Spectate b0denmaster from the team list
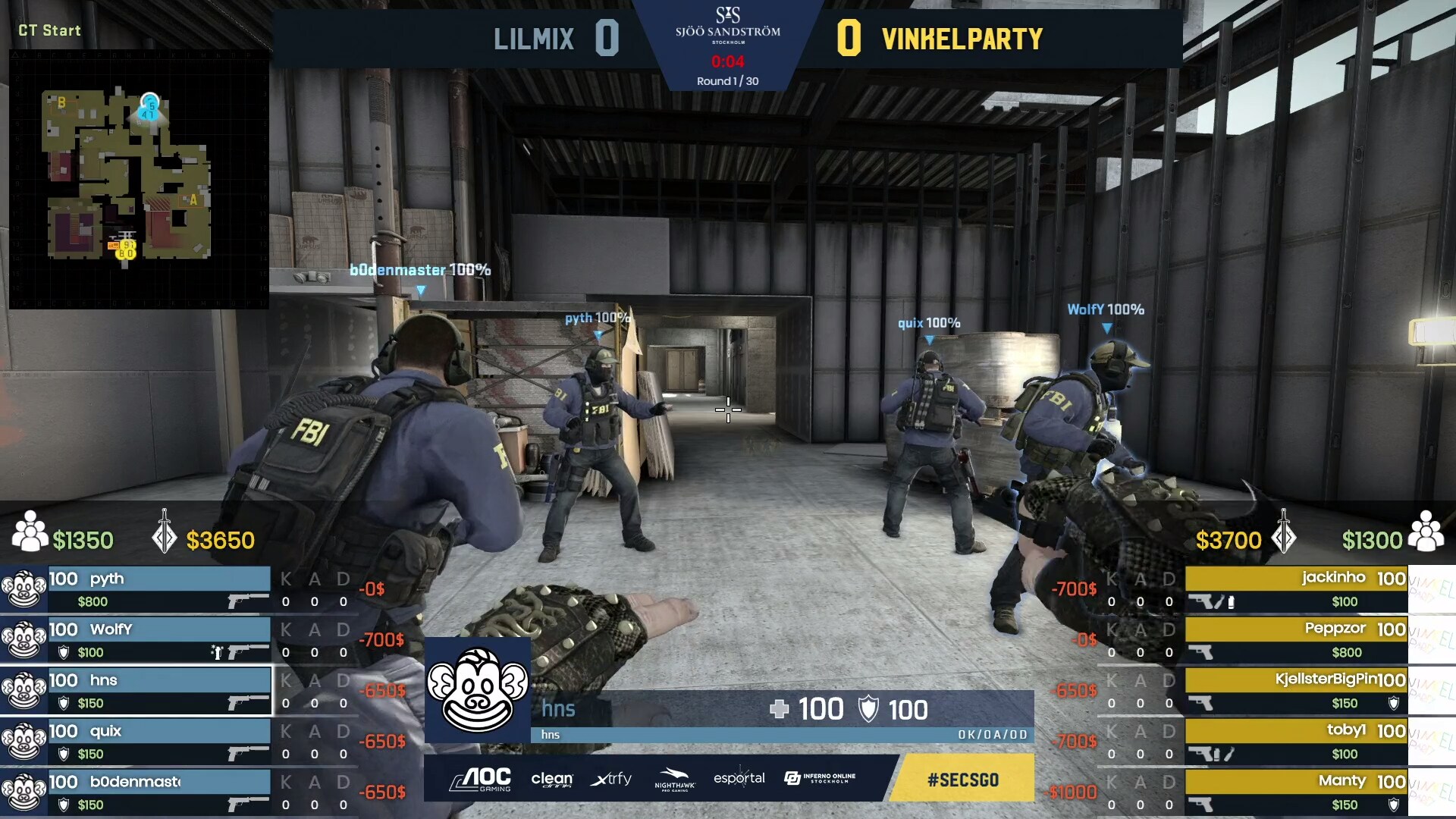 (158, 792)
